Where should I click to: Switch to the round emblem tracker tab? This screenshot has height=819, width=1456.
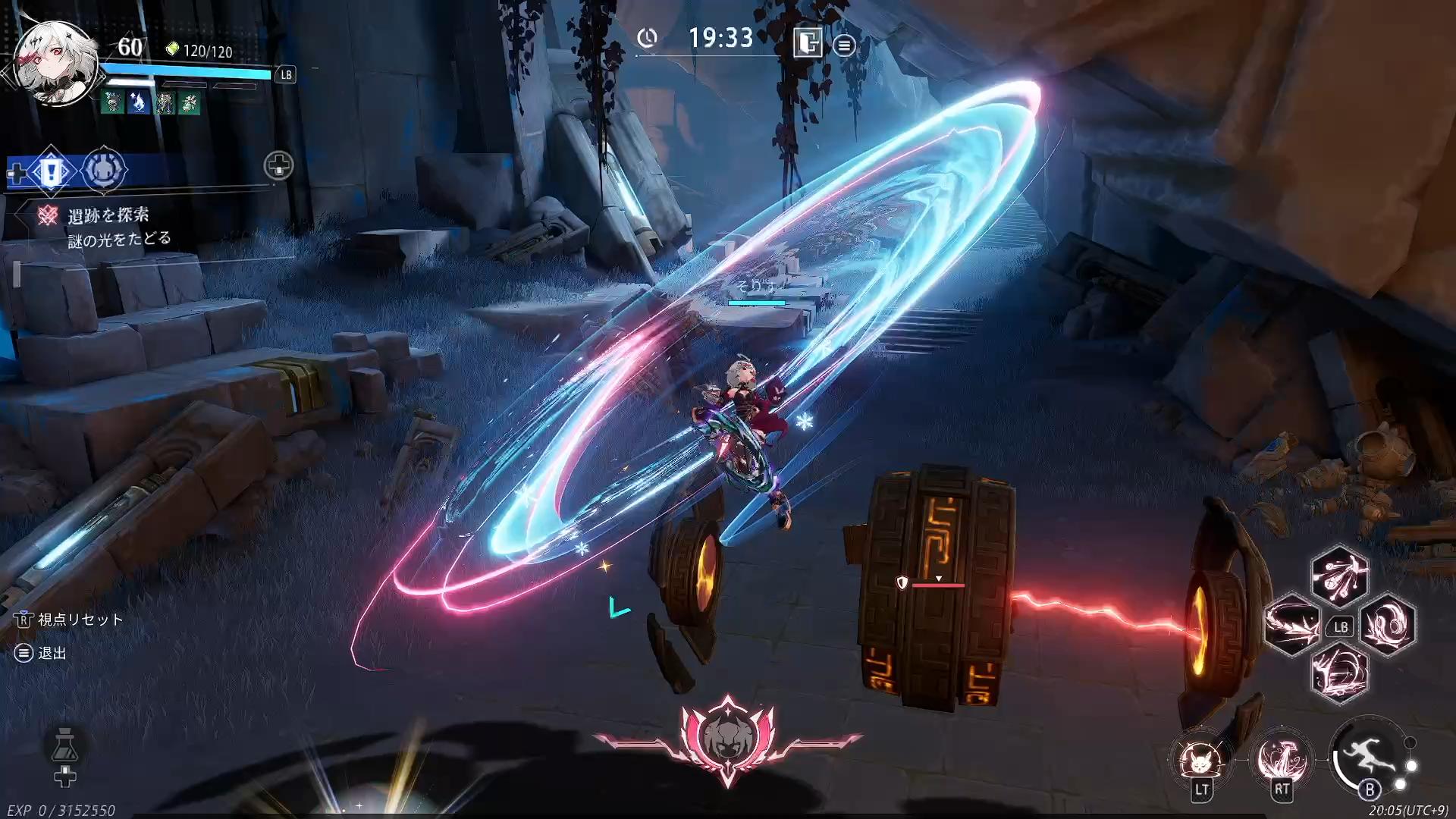pyautogui.click(x=103, y=171)
